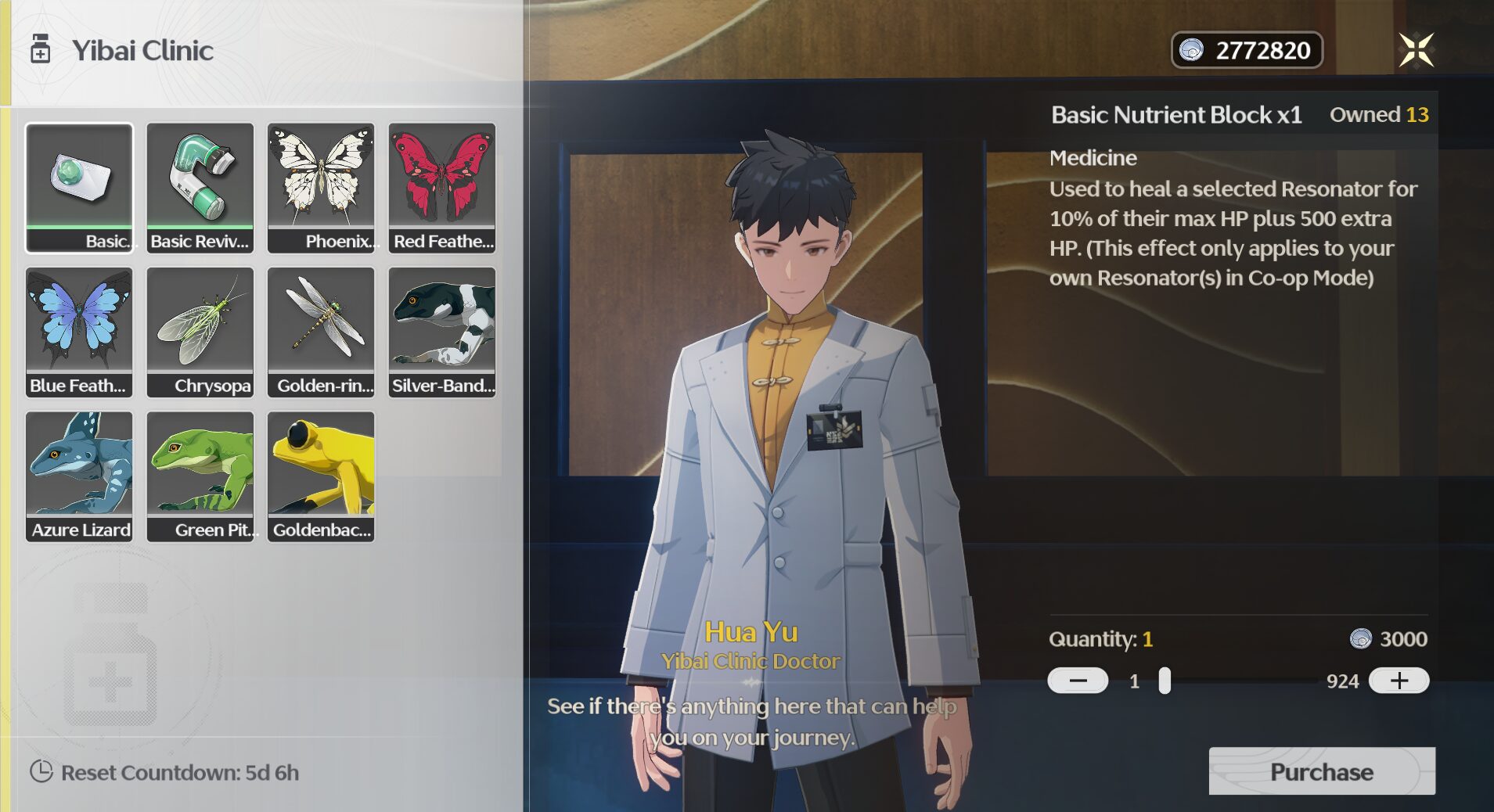The image size is (1494, 812).
Task: Choose the Phoenix butterfly shop item
Action: (321, 187)
